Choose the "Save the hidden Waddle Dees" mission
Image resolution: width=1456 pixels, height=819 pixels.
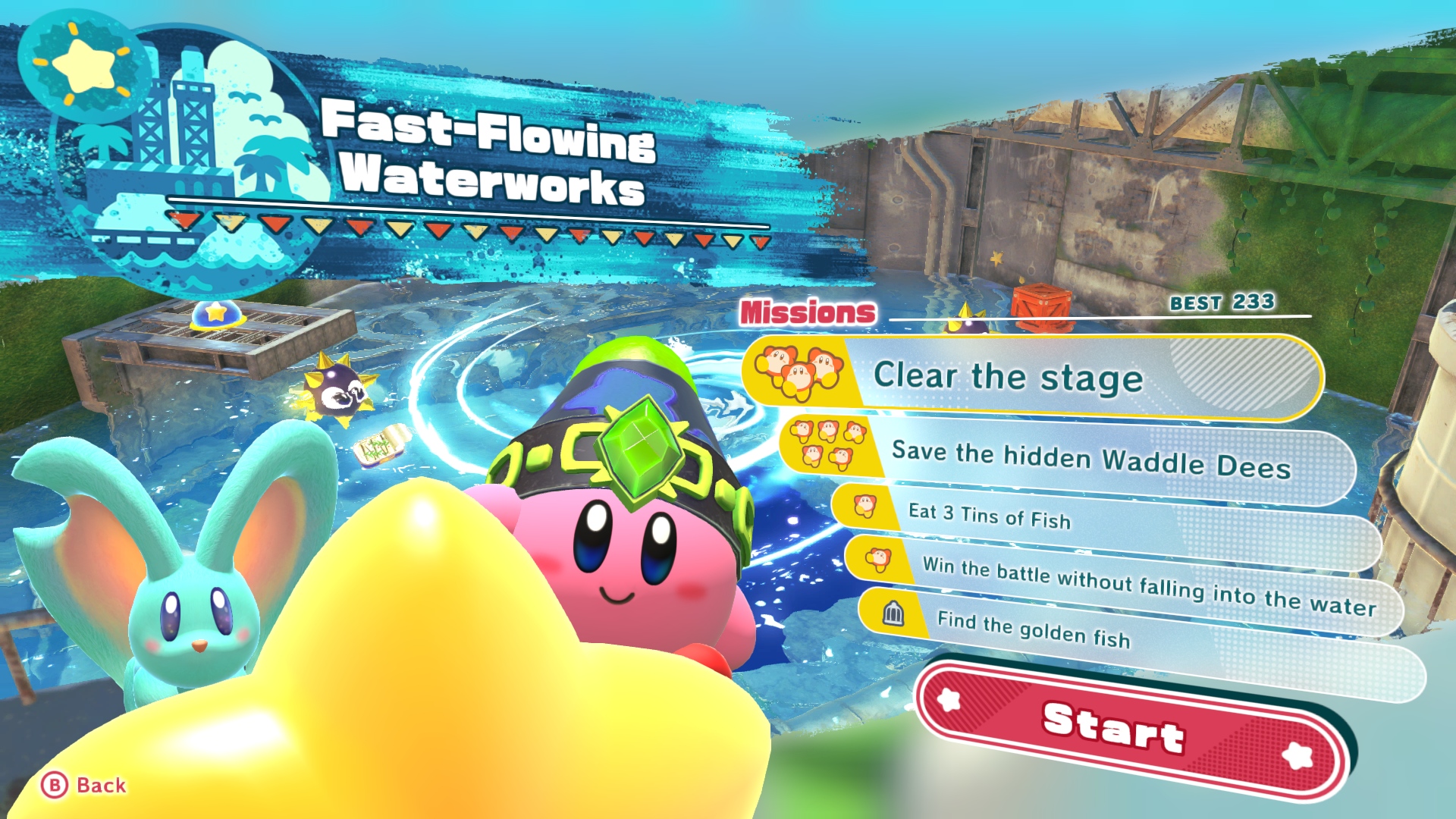click(1077, 460)
